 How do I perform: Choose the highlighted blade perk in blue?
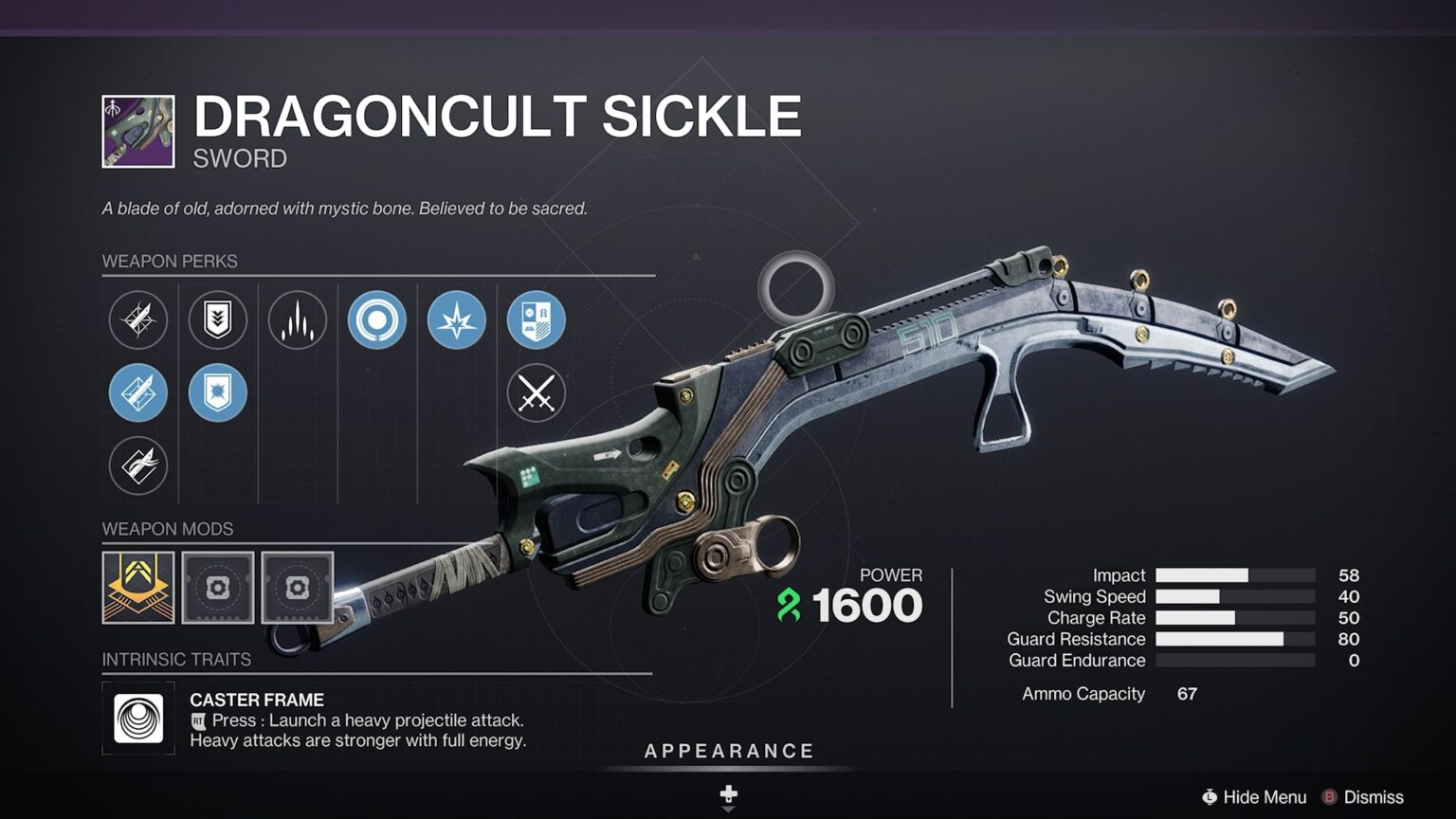(x=138, y=392)
